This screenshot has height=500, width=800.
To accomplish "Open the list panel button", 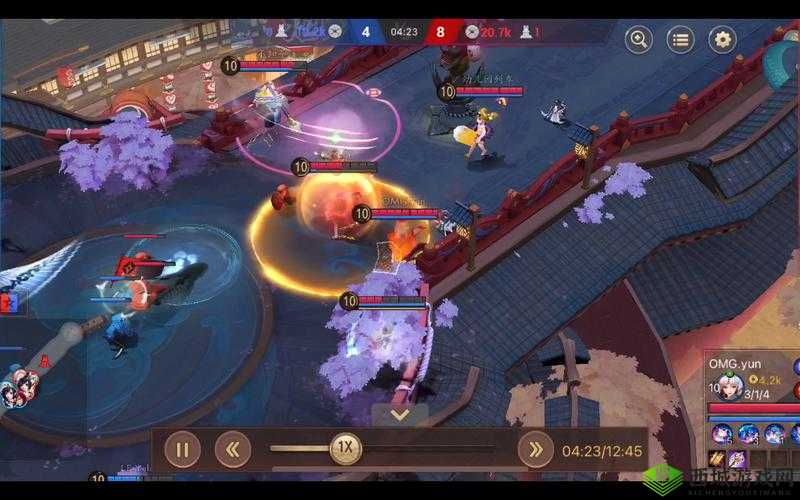I will [680, 40].
